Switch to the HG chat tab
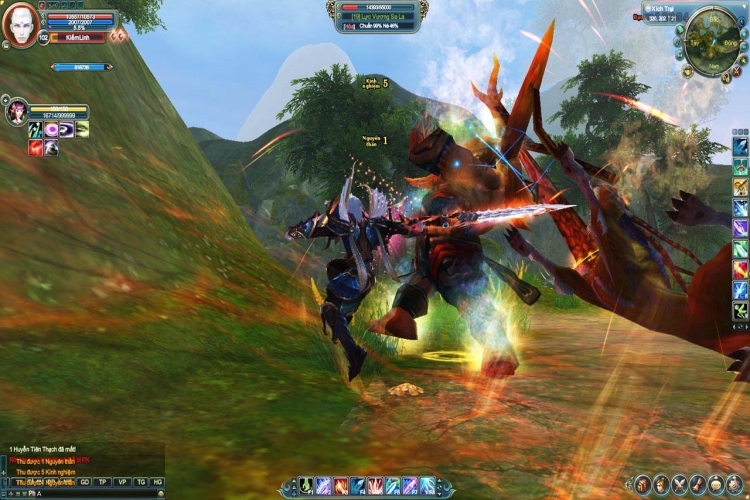This screenshot has height=500, width=750. point(158,482)
